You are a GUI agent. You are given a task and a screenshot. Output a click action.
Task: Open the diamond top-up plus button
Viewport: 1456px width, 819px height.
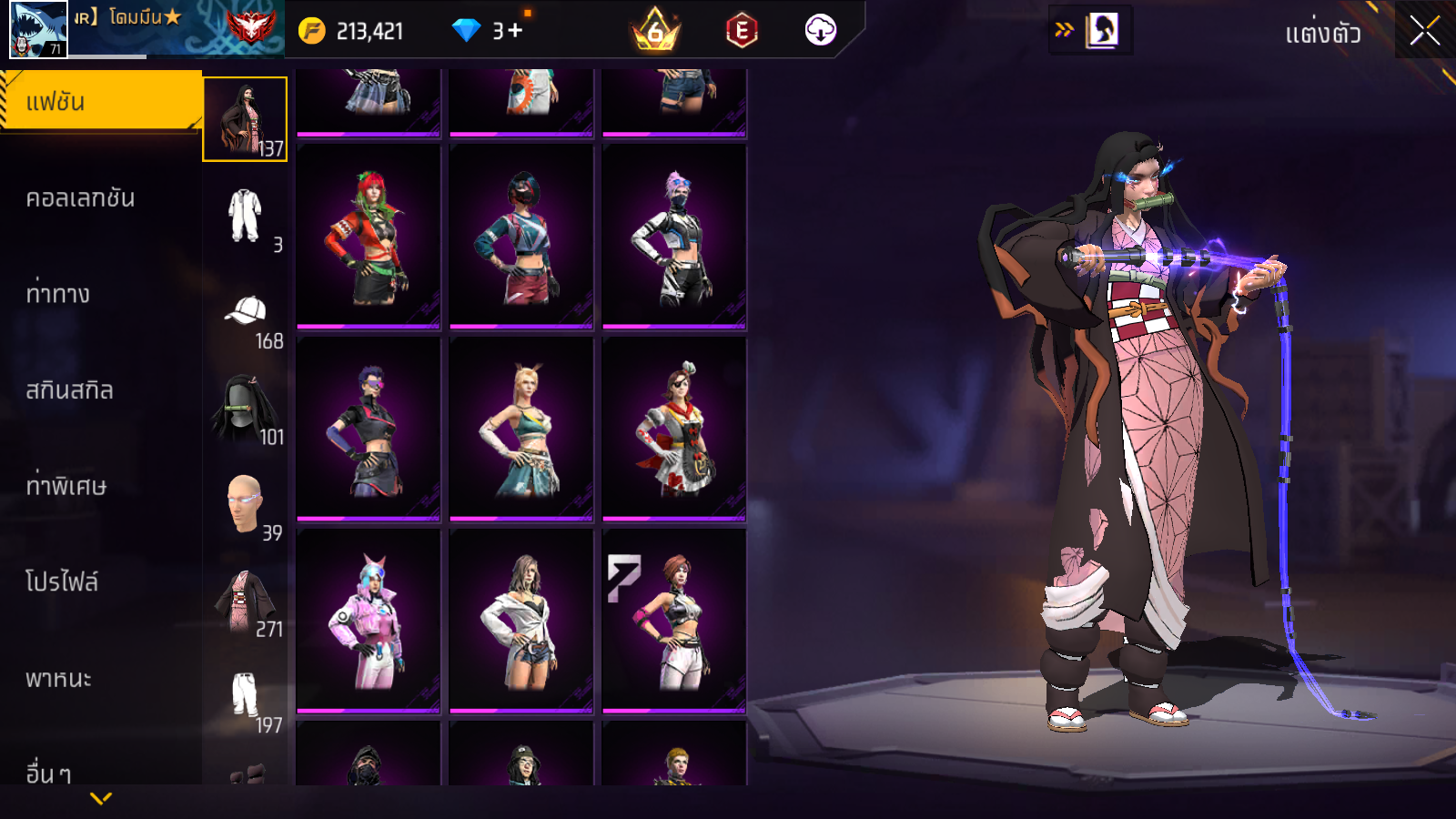515,31
